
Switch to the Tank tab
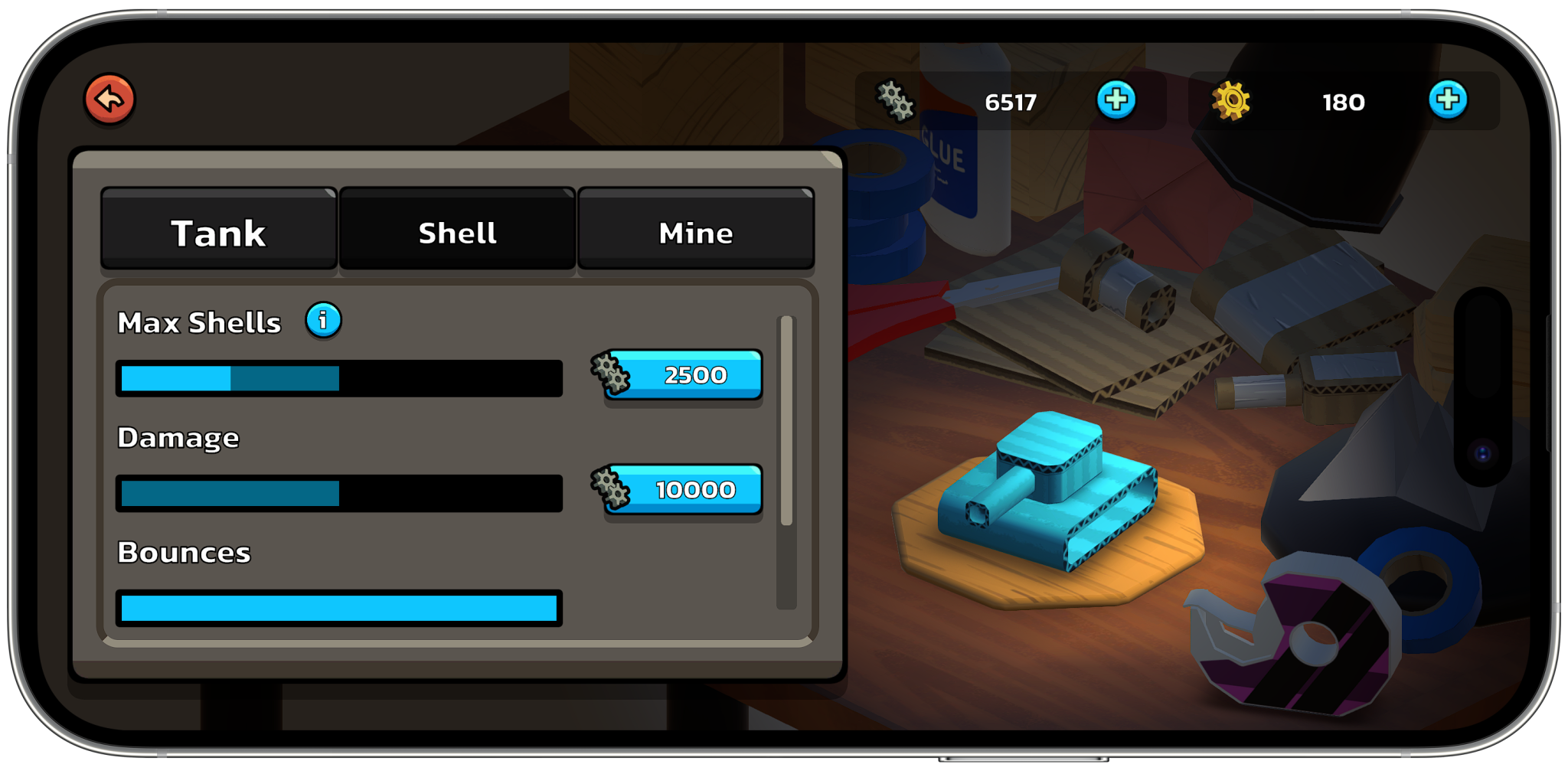tap(218, 231)
